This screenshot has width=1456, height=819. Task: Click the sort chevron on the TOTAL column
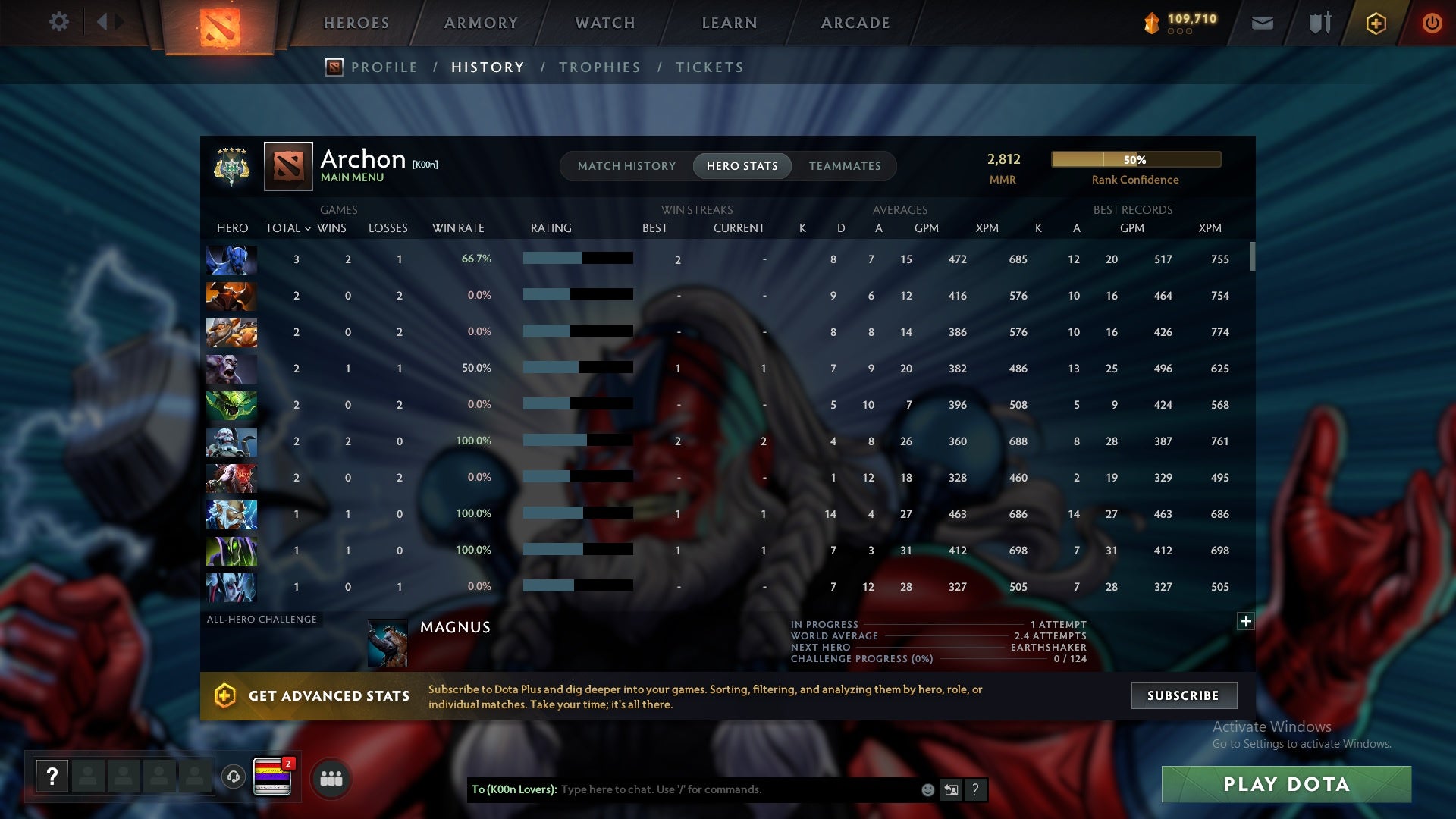[308, 228]
